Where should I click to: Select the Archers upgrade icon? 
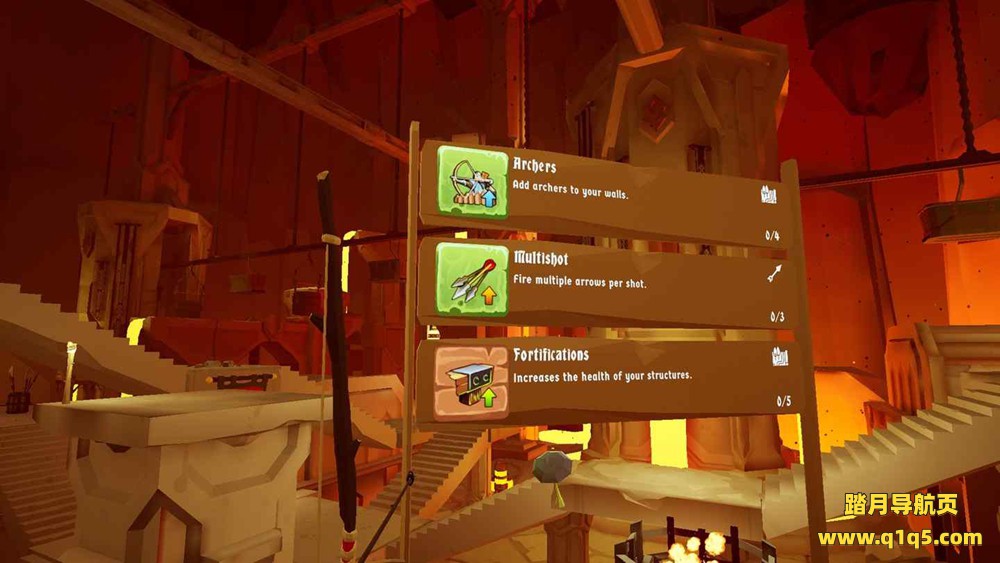(470, 183)
